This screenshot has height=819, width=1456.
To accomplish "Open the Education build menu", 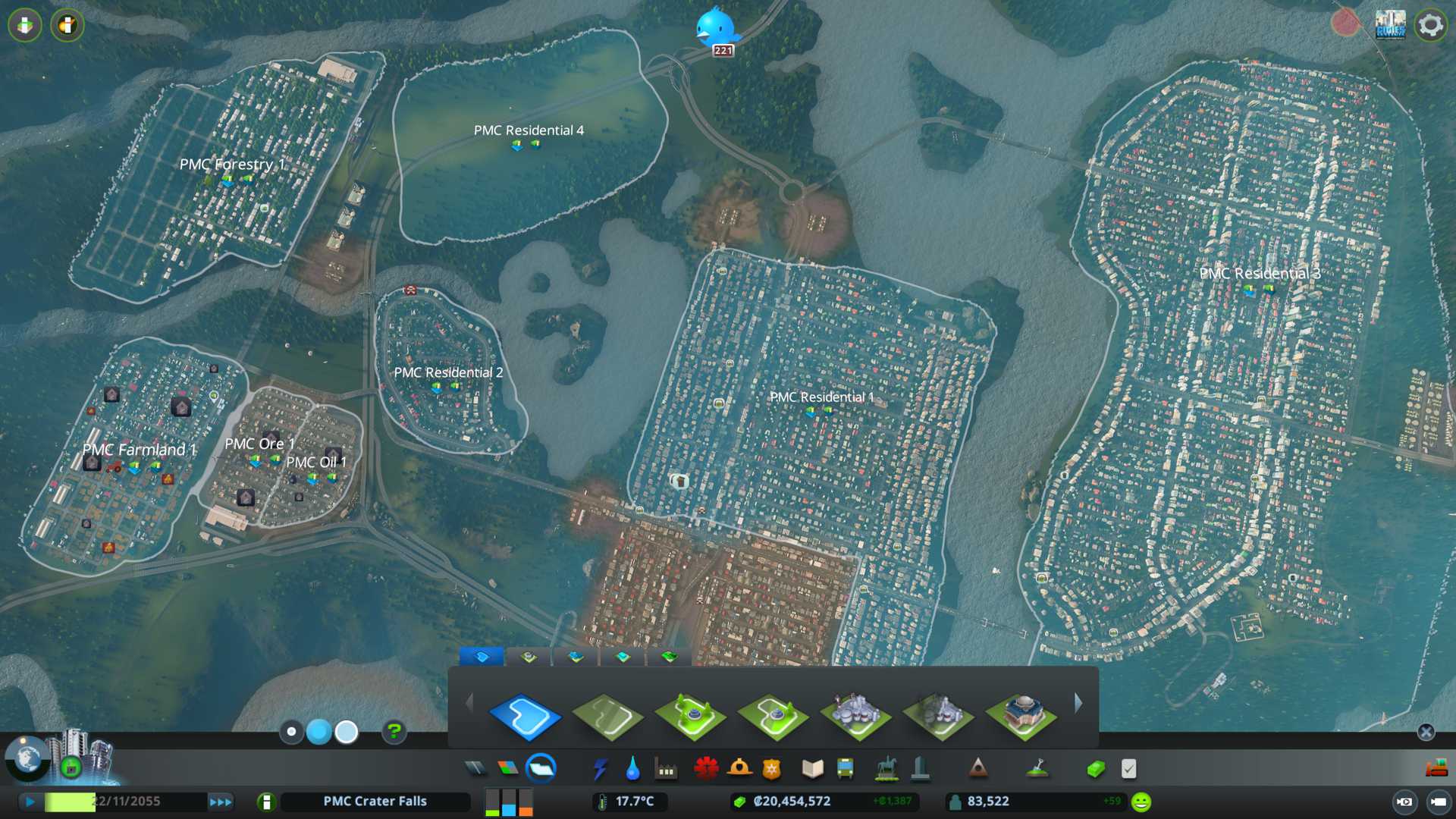I will coord(812,769).
